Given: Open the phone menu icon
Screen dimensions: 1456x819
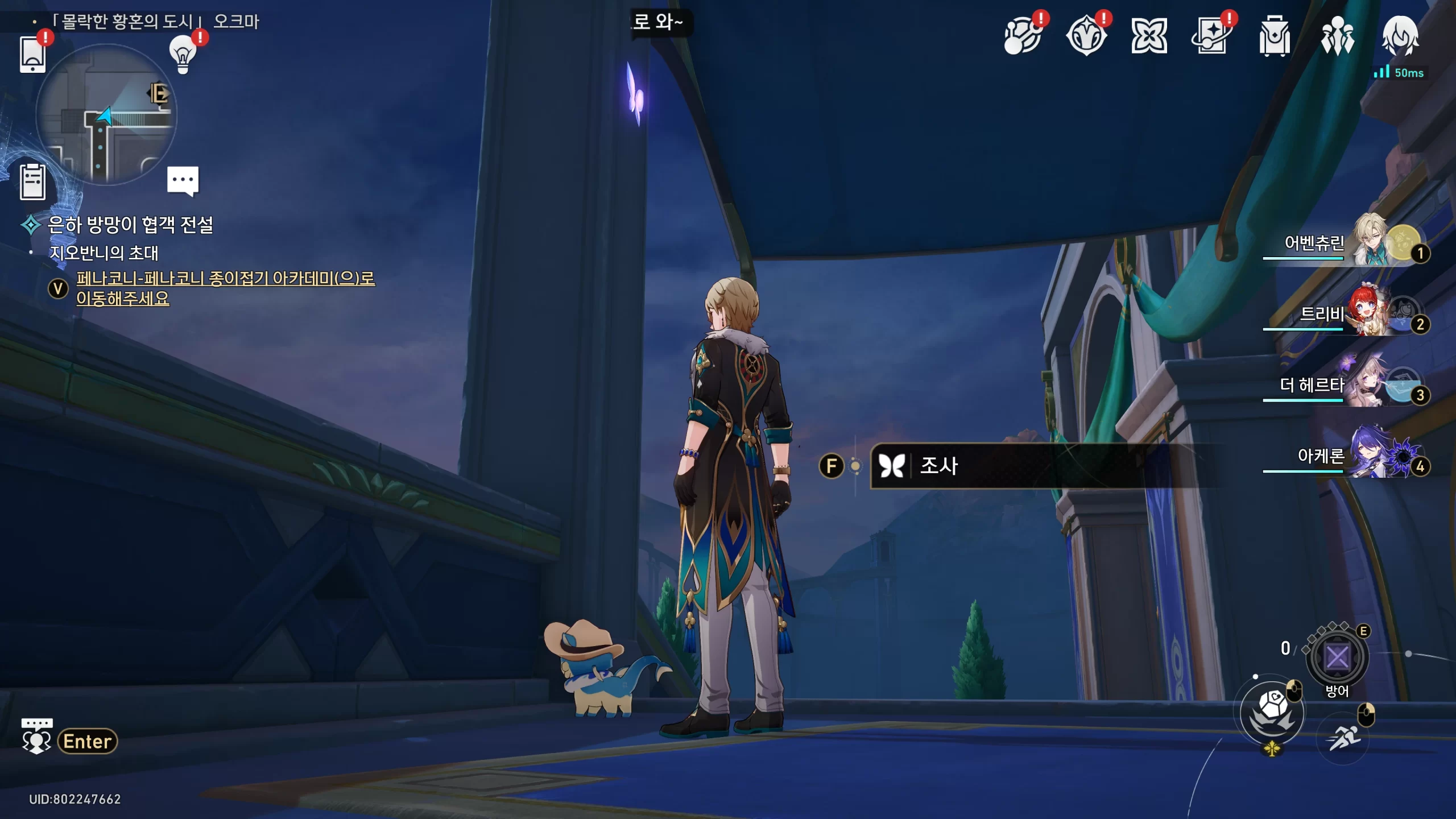Looking at the screenshot, I should coord(32,54).
